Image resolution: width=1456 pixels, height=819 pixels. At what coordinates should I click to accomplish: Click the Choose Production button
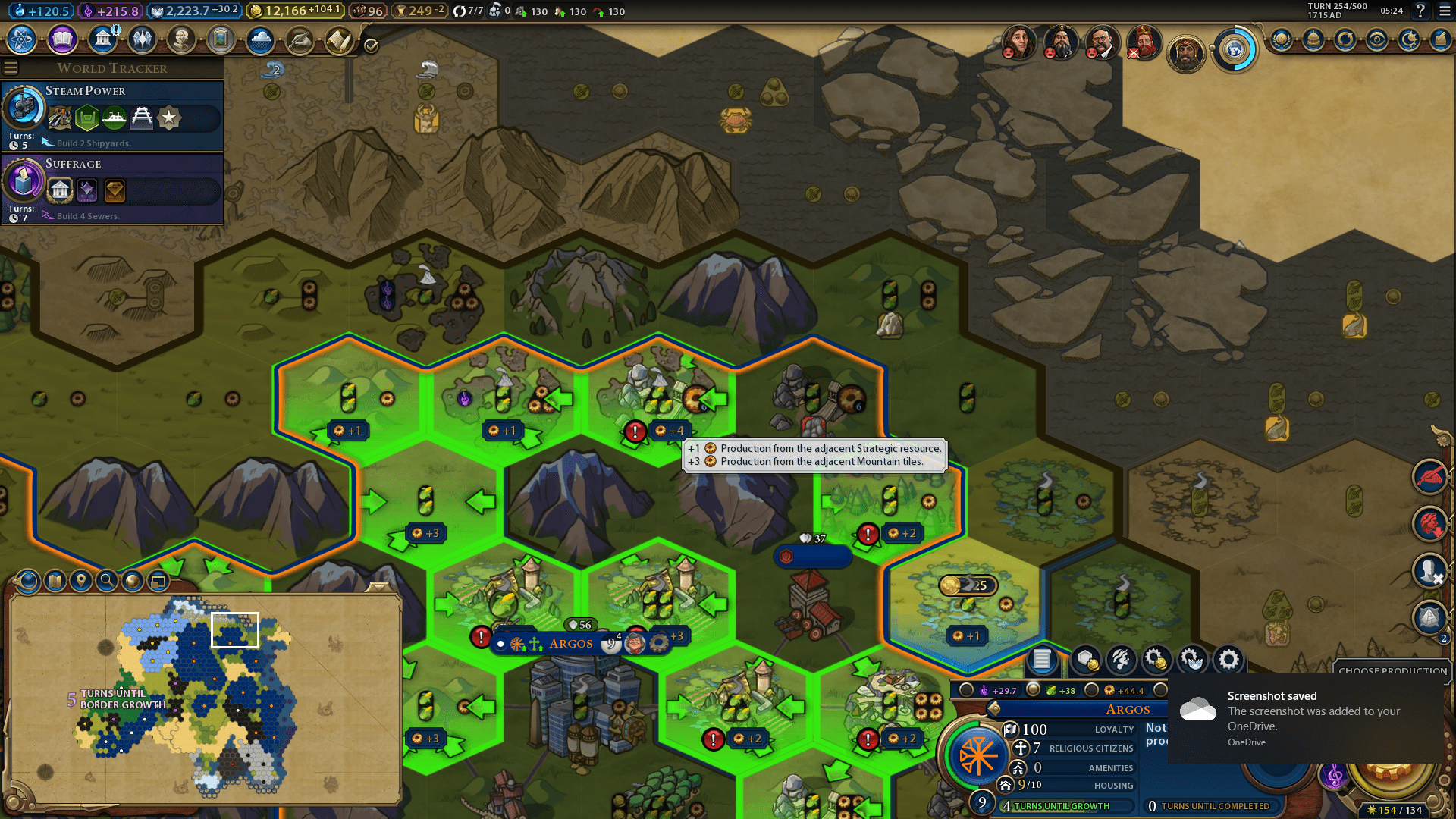1392,672
